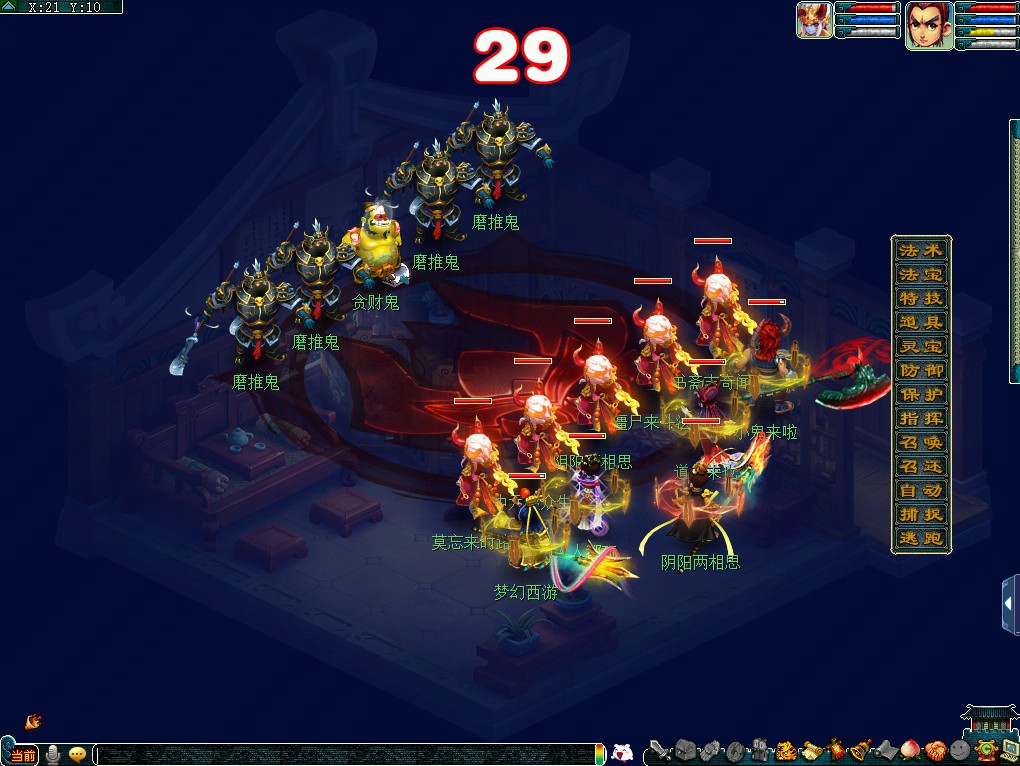The width and height of the screenshot is (1020, 766).
Task: Open the 指挥 command option
Action: (x=920, y=419)
